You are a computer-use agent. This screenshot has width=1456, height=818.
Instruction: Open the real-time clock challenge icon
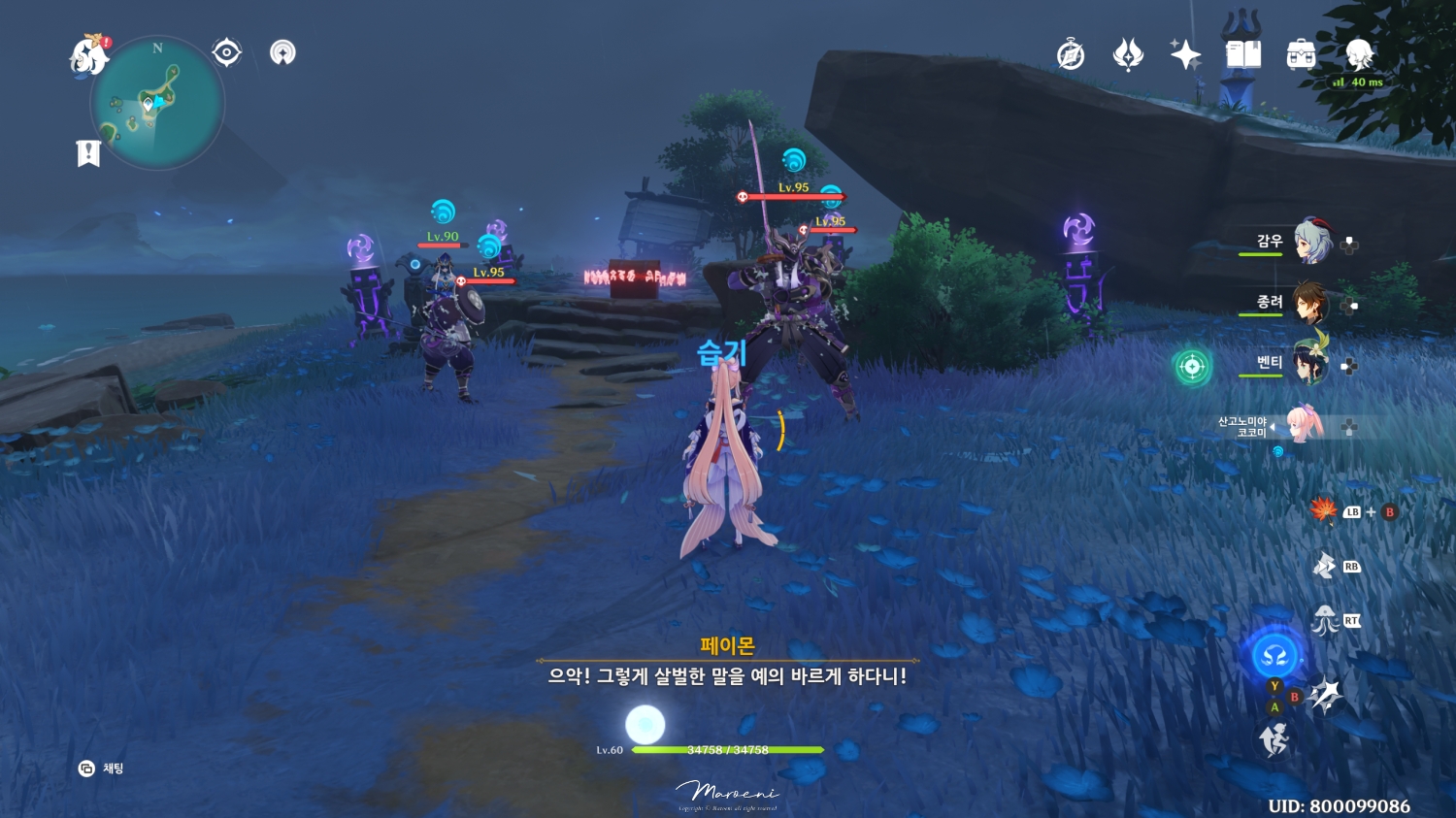[x=1069, y=55]
